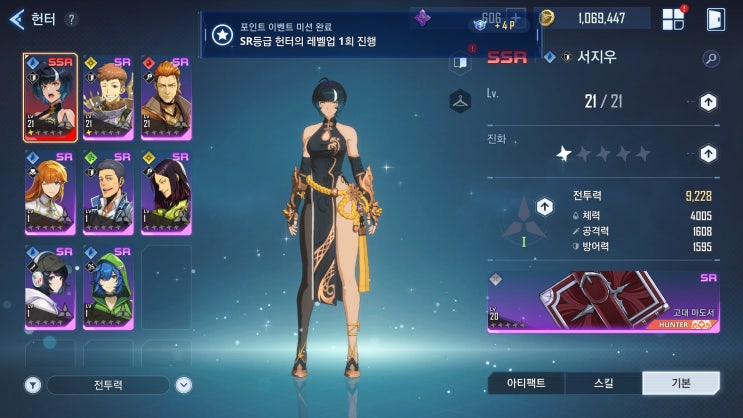
Task: Tap the evolution star upgrade arrow
Action: tap(708, 154)
